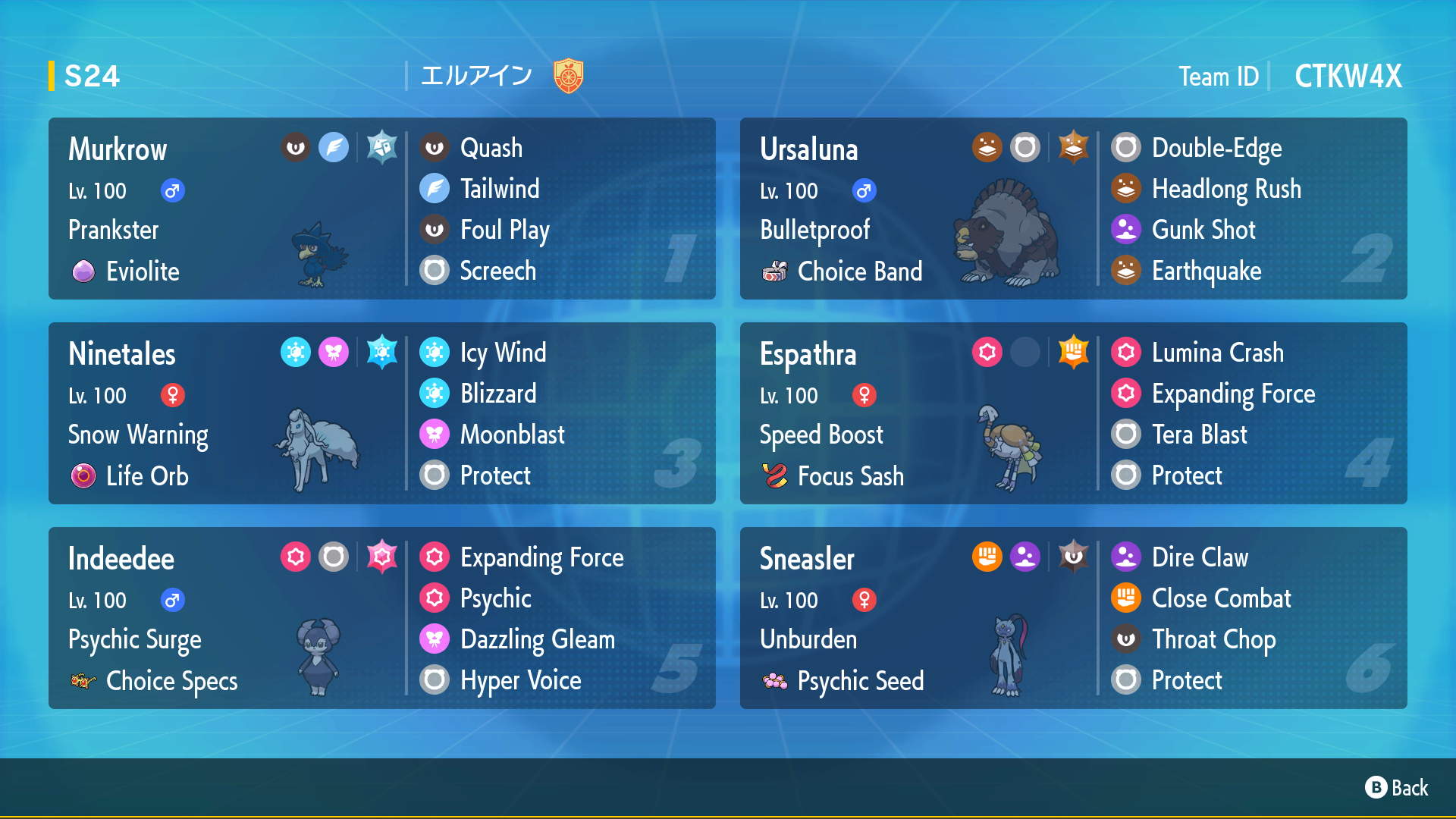The image size is (1456, 819).
Task: Select the Murkrow team card
Action: tap(381, 209)
